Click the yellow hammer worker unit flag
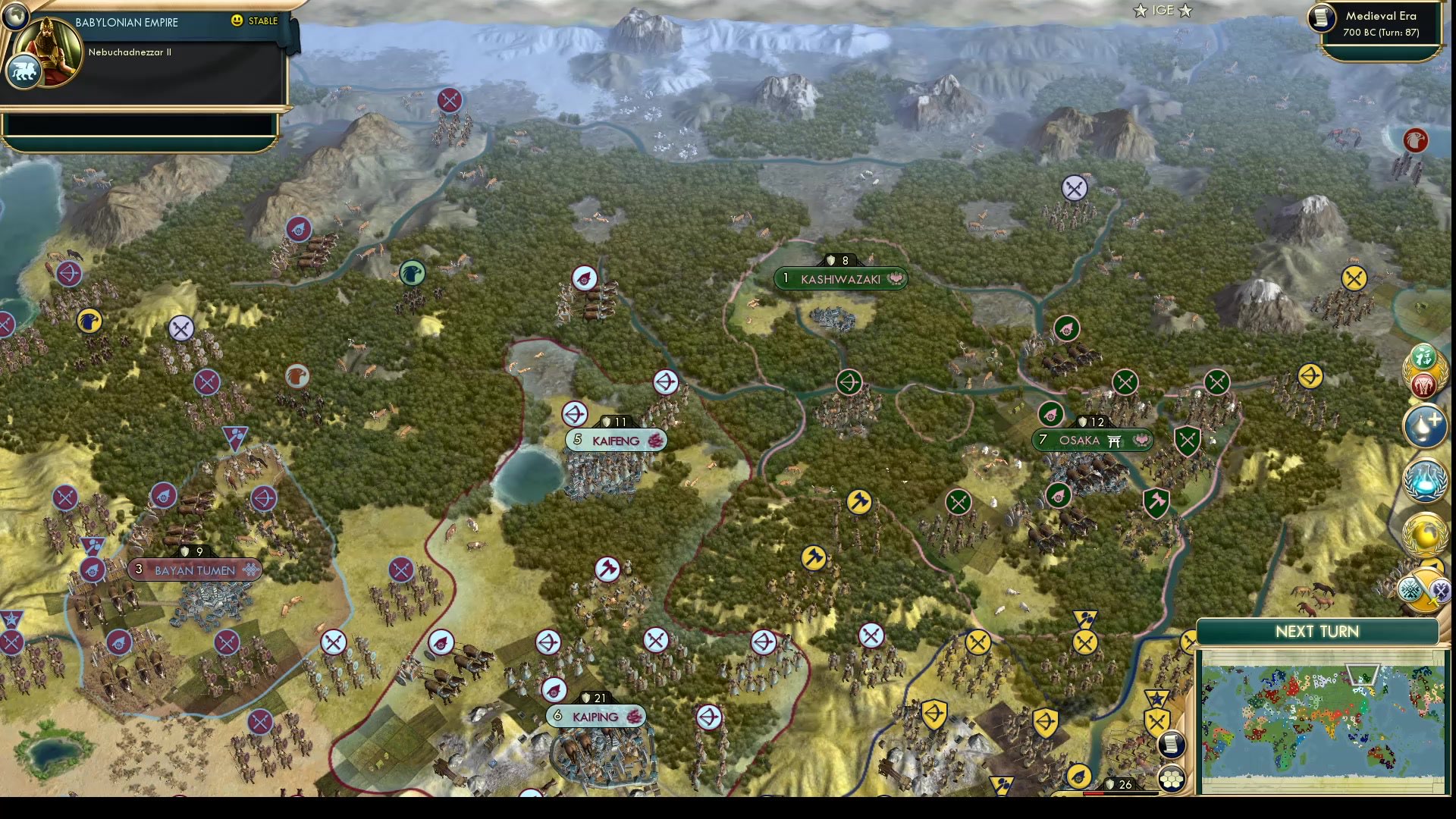 [861, 502]
